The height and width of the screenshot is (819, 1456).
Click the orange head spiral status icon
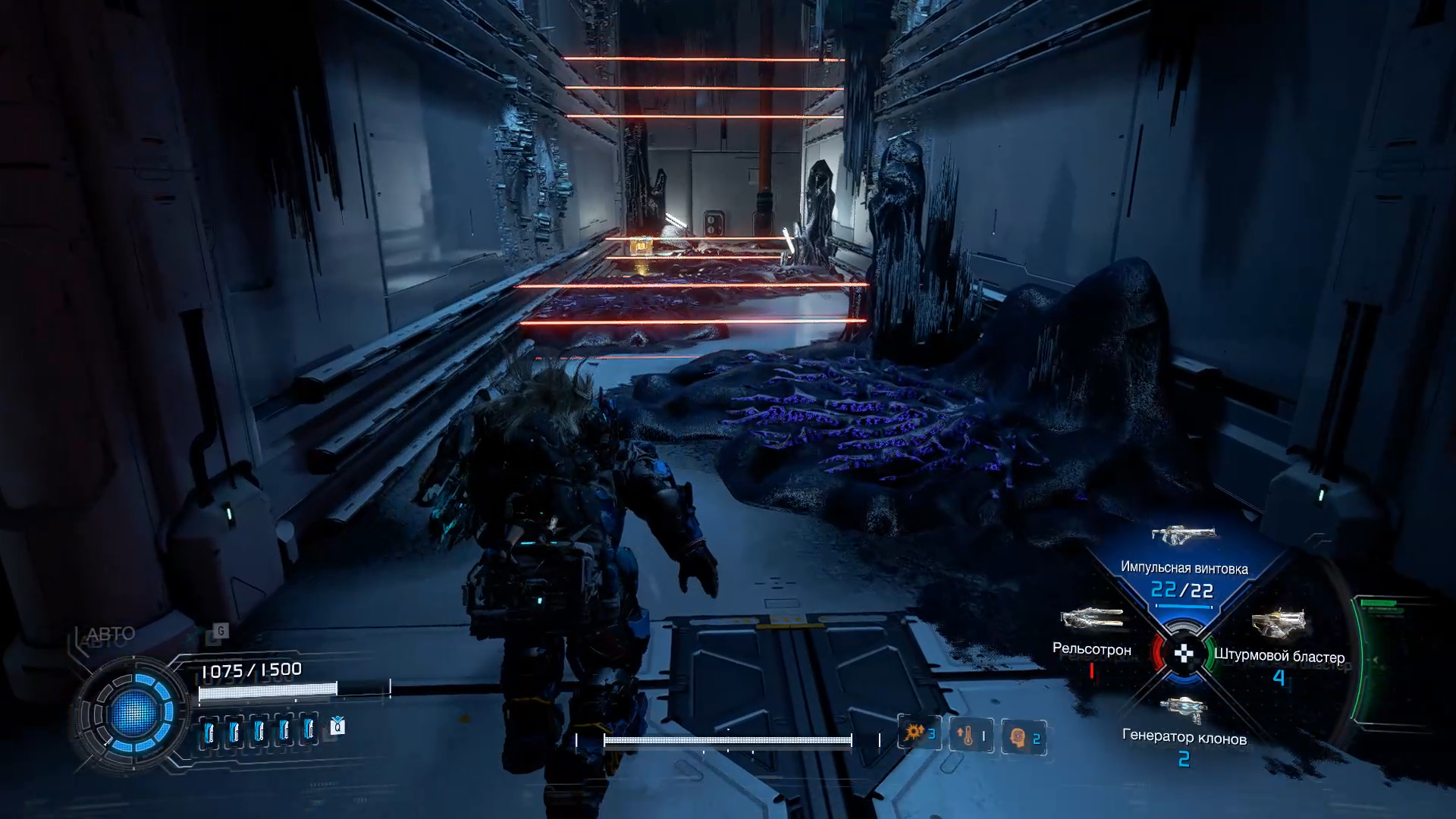tap(1018, 737)
